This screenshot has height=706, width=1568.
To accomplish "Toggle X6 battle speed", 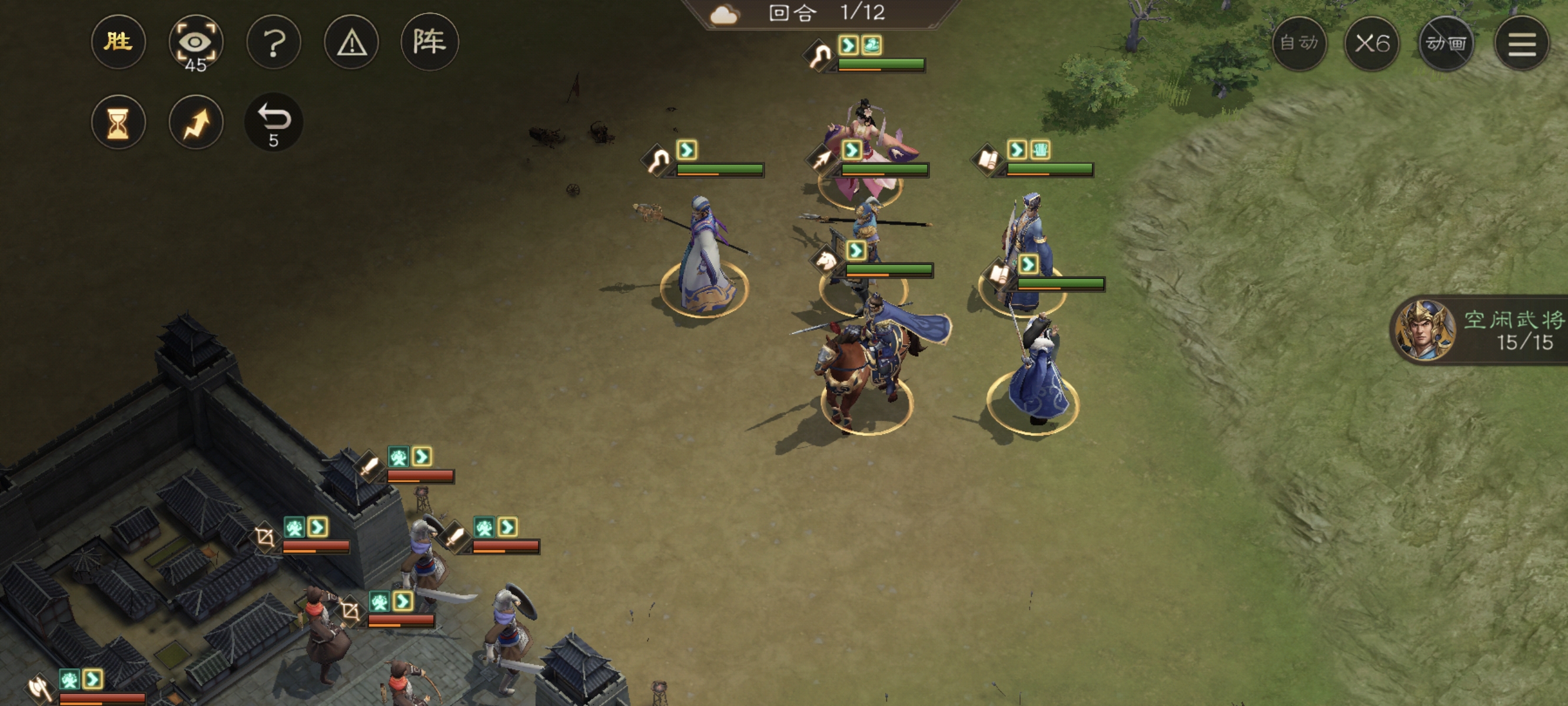I will (1373, 42).
